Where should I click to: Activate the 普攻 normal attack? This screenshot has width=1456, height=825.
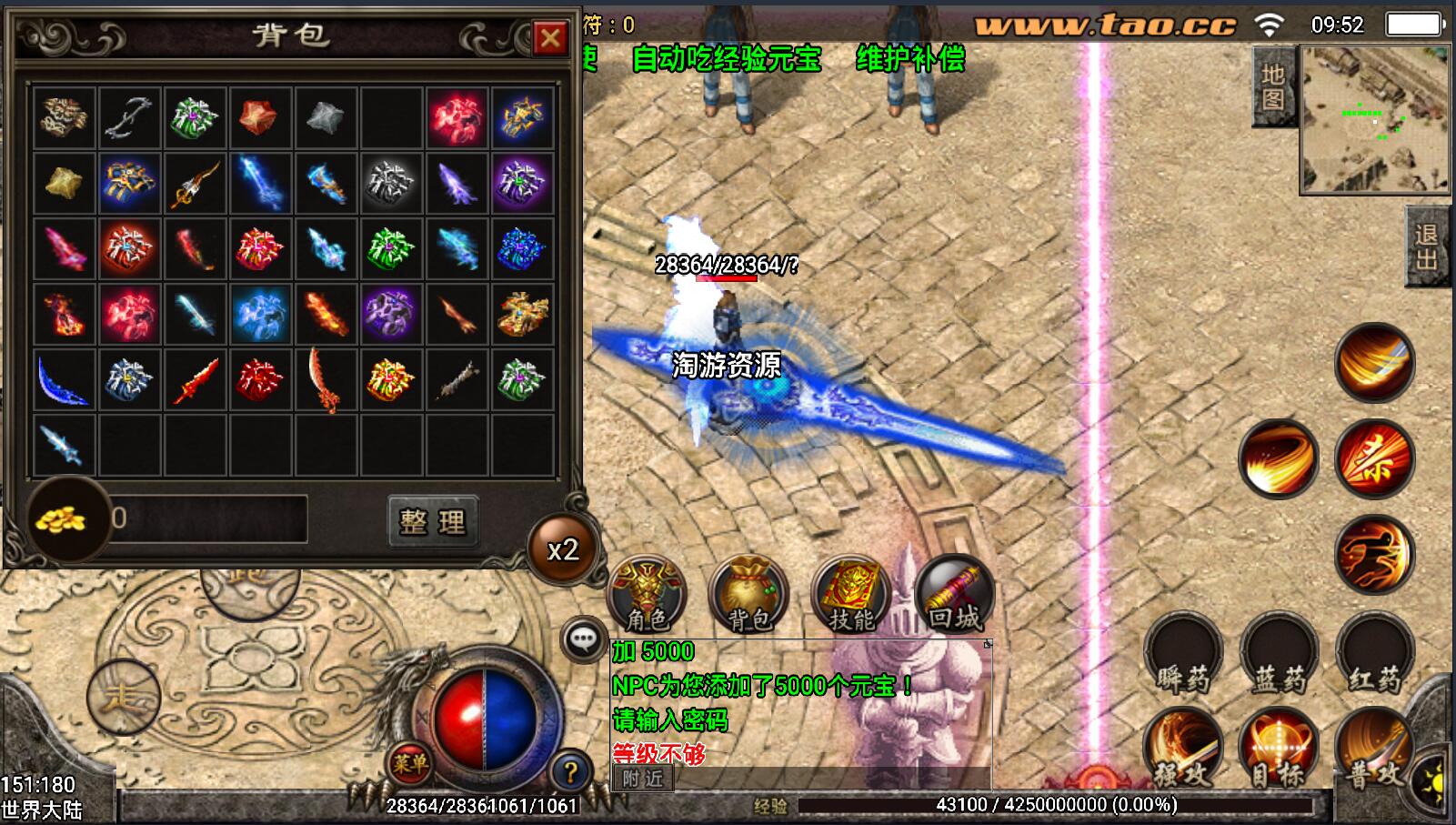[x=1373, y=750]
